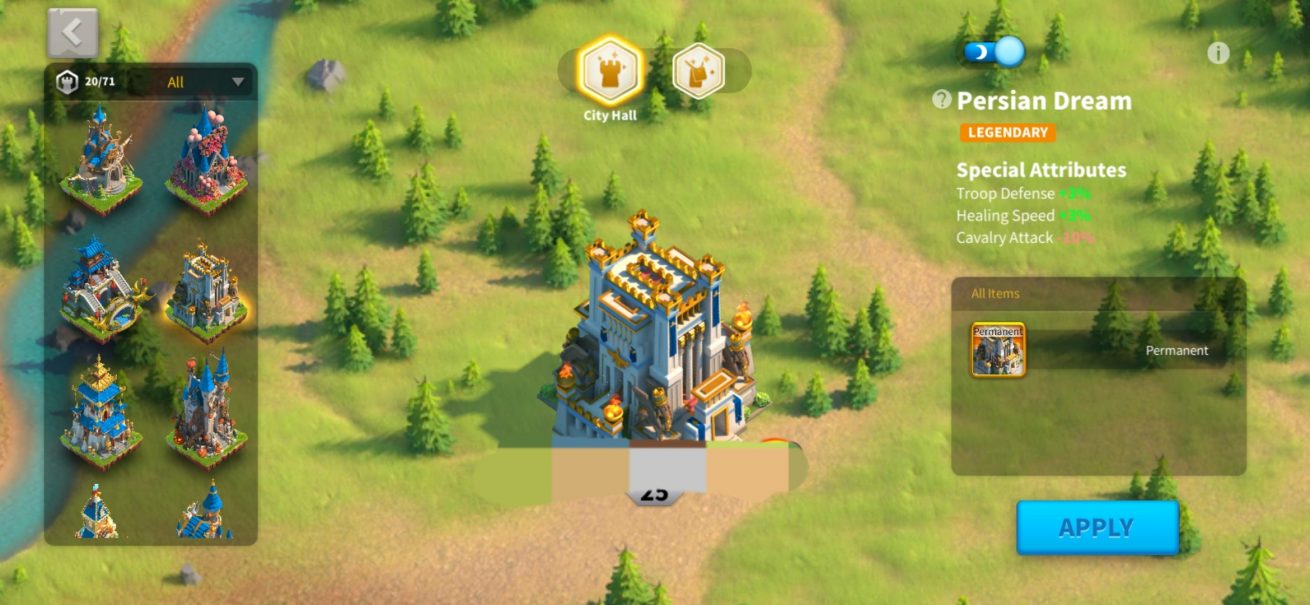Switch to the sparkling decoration tab
Image resolution: width=1310 pixels, height=605 pixels.
pyautogui.click(x=698, y=71)
